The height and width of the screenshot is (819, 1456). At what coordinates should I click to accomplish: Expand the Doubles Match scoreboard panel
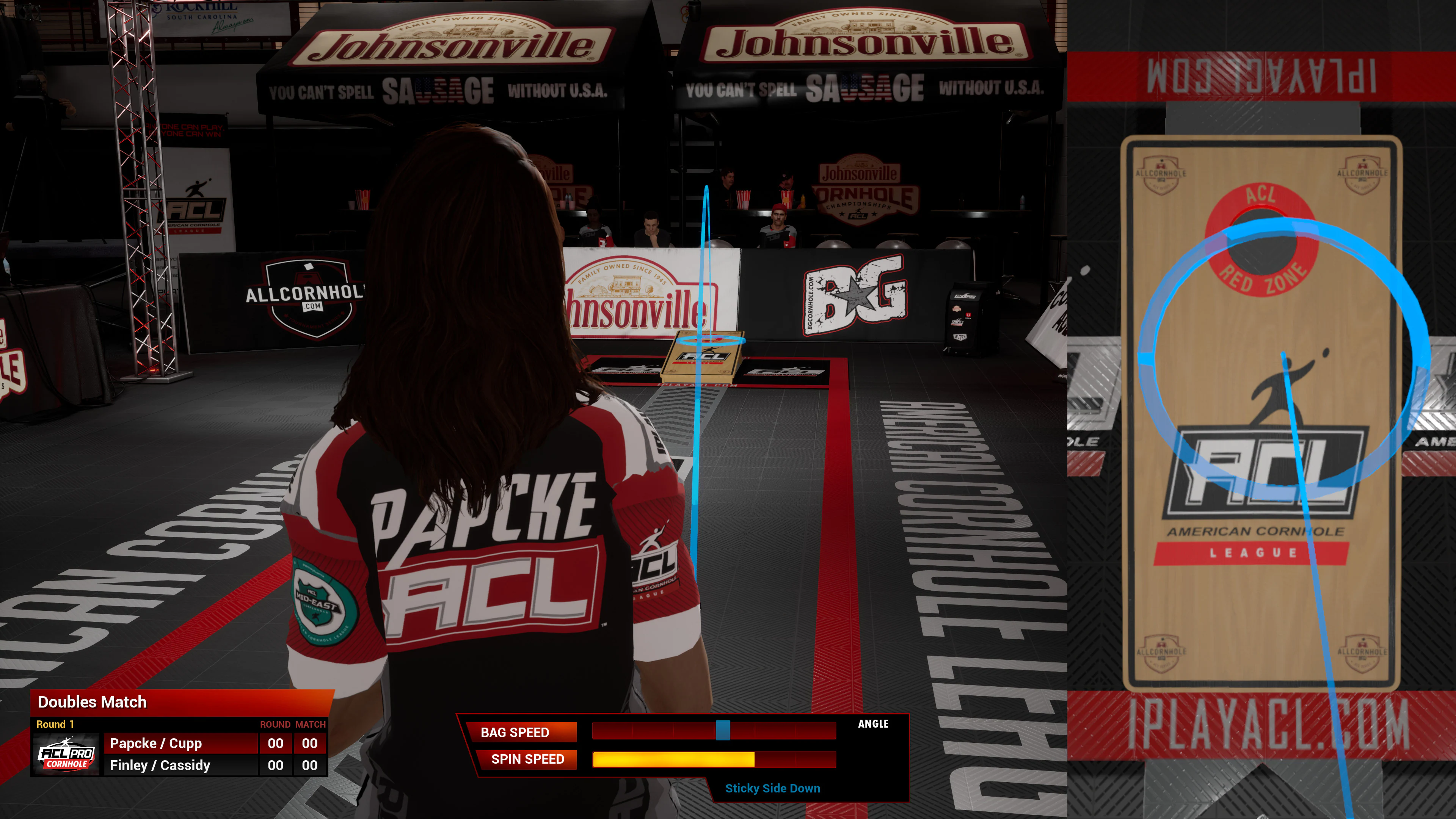[92, 702]
